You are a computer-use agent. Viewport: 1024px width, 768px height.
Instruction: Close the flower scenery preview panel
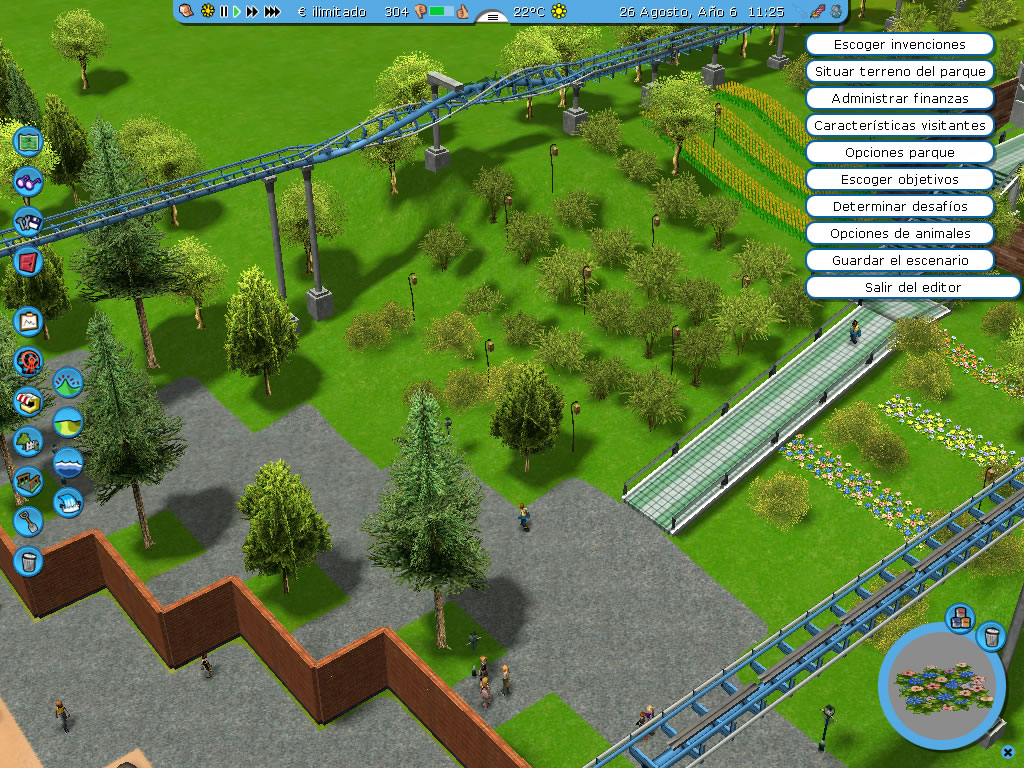[x=1008, y=751]
